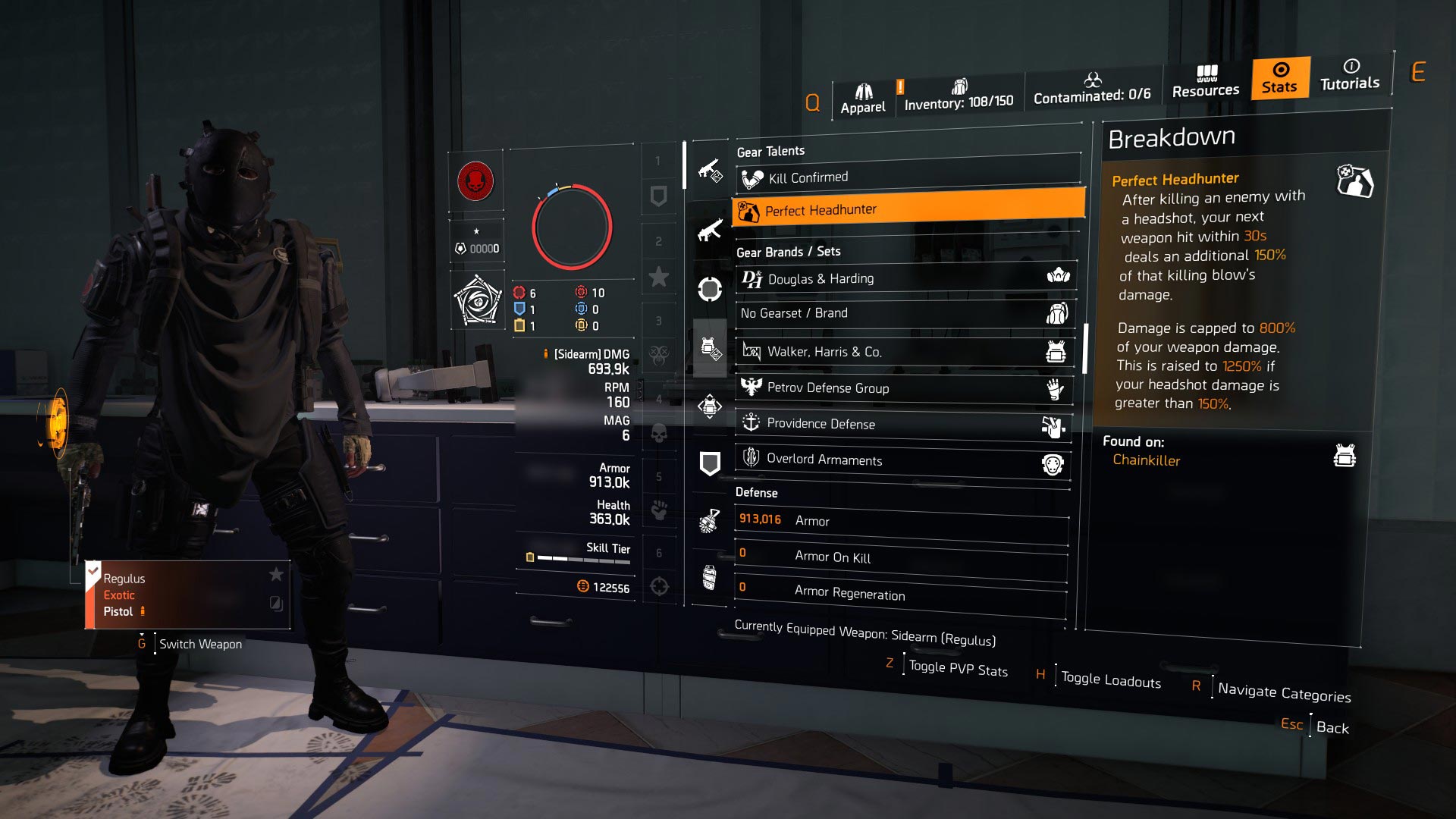This screenshot has width=1456, height=819.
Task: Click the grenade slot icon
Action: pyautogui.click(x=709, y=519)
